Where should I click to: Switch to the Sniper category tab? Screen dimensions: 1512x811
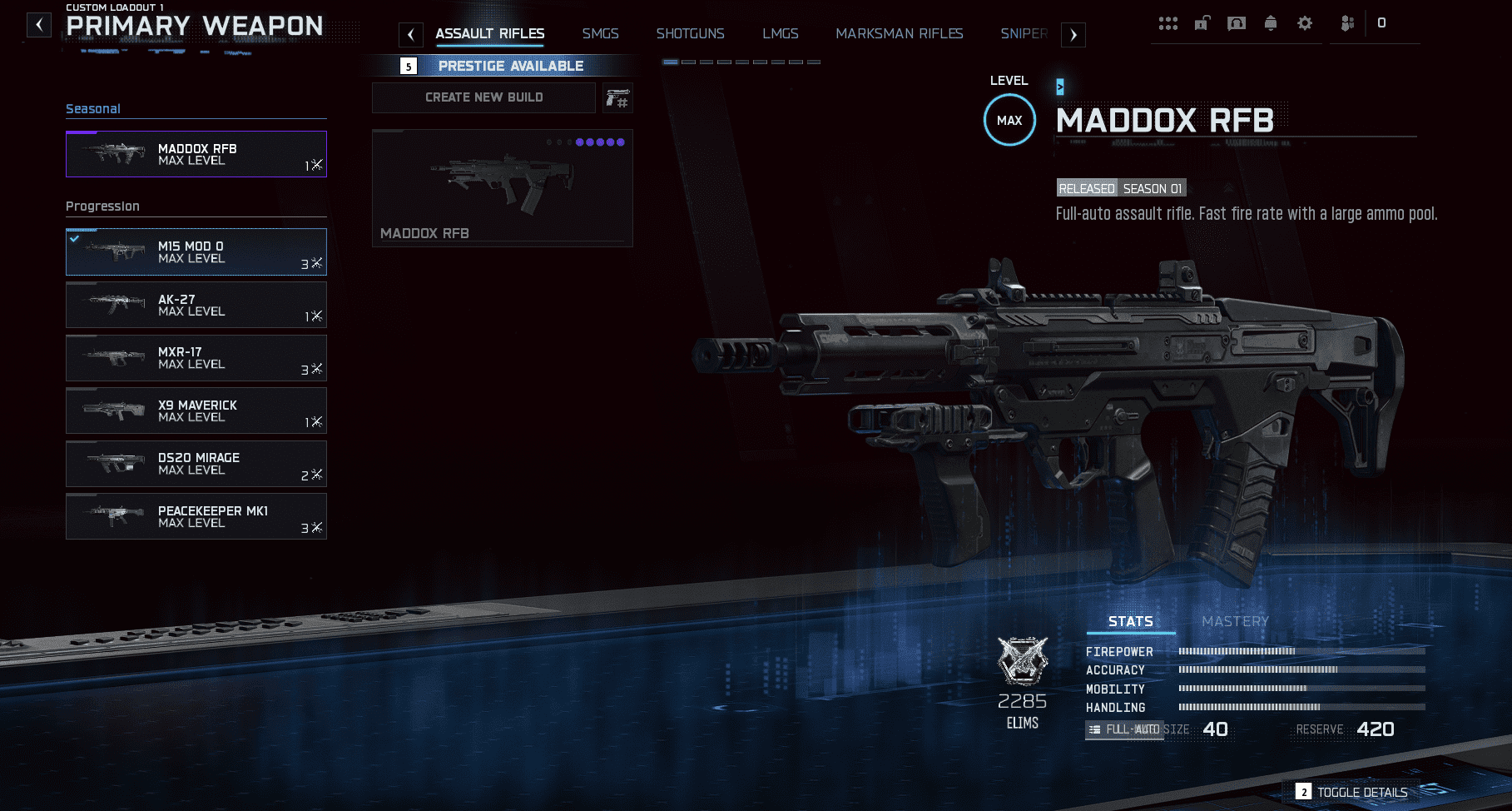pyautogui.click(x=1023, y=34)
